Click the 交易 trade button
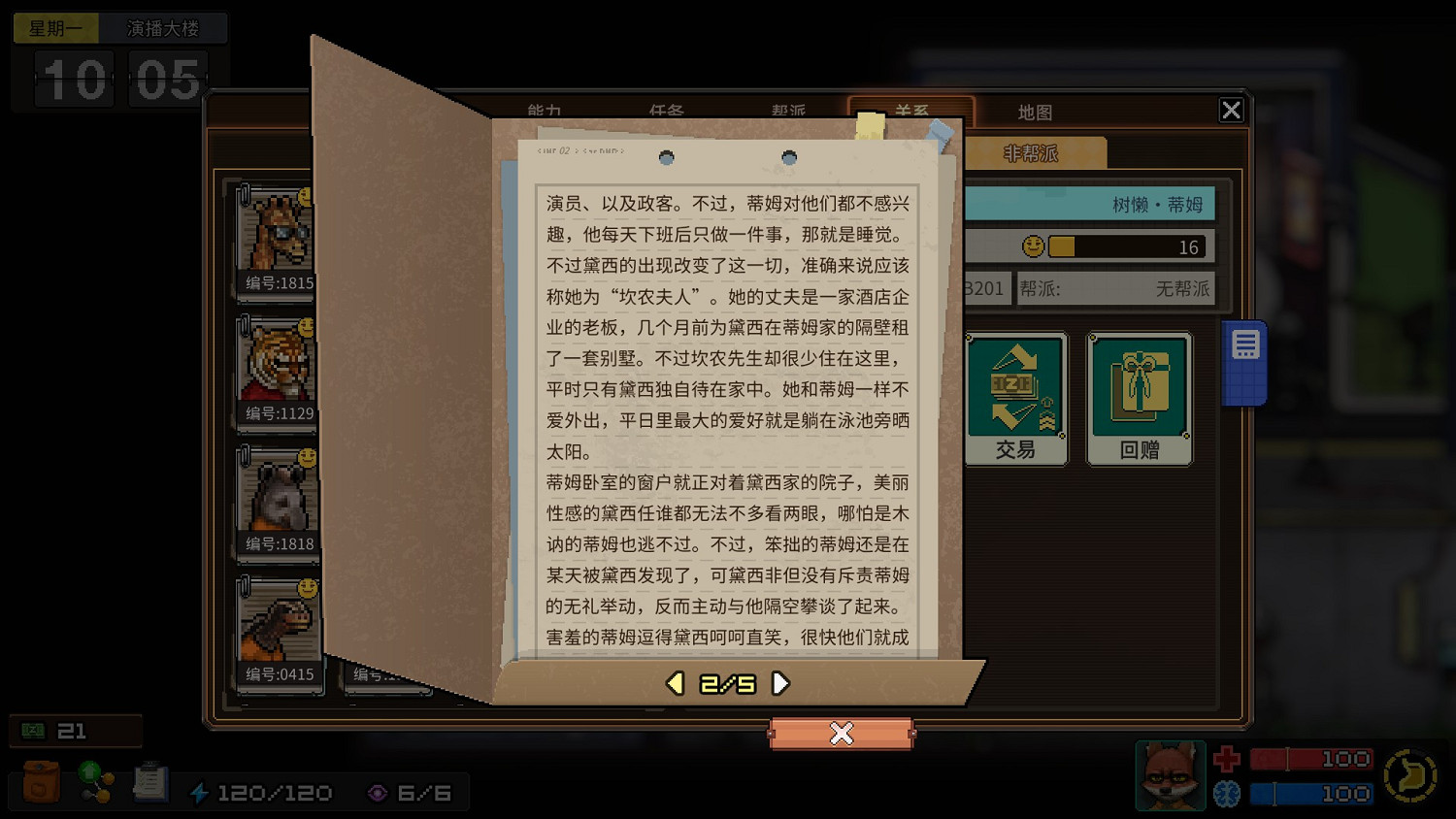This screenshot has width=1456, height=819. [1015, 396]
